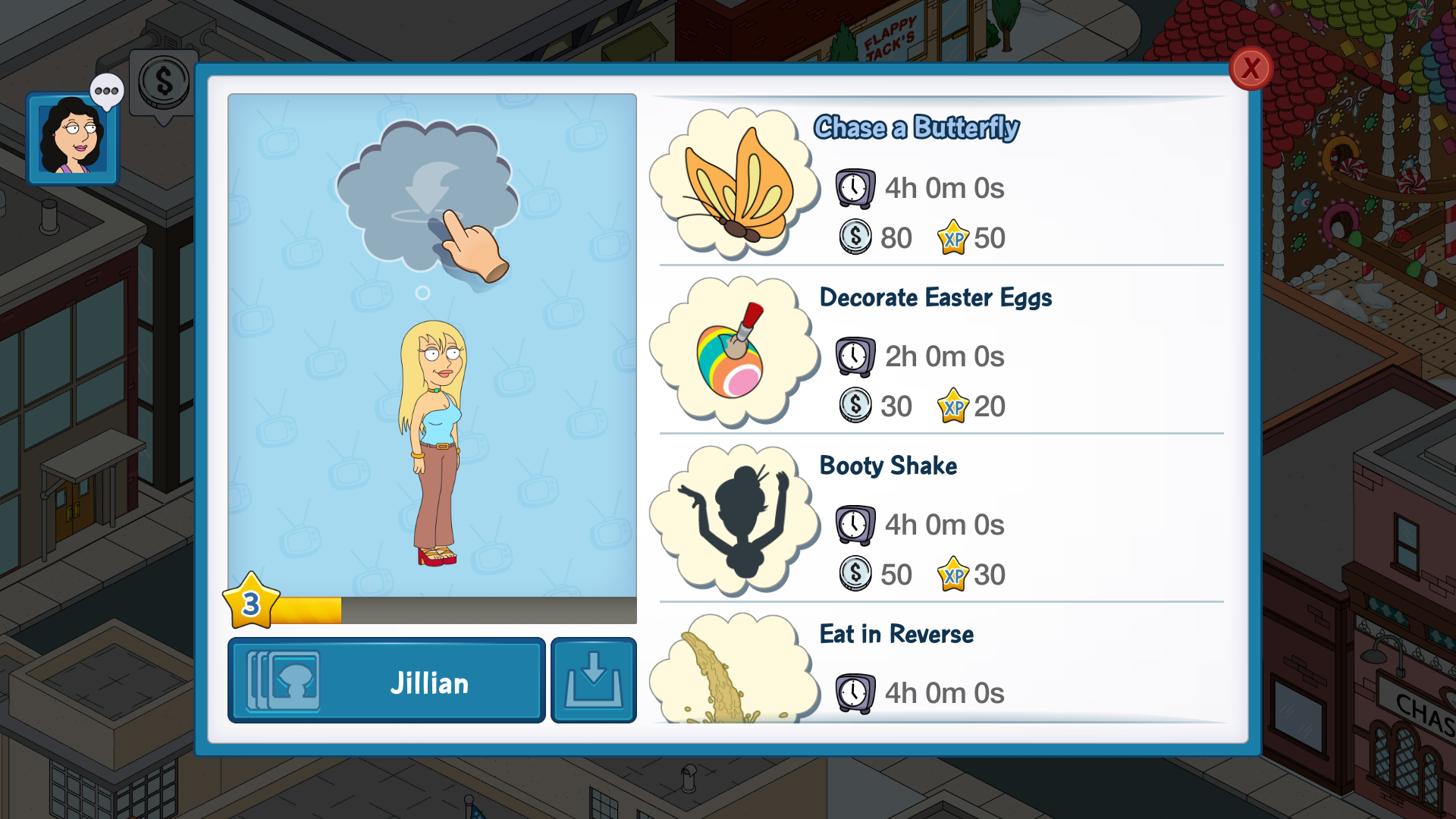Tap the empty thought bubble task slot
This screenshot has width=1456, height=819.
pos(426,196)
